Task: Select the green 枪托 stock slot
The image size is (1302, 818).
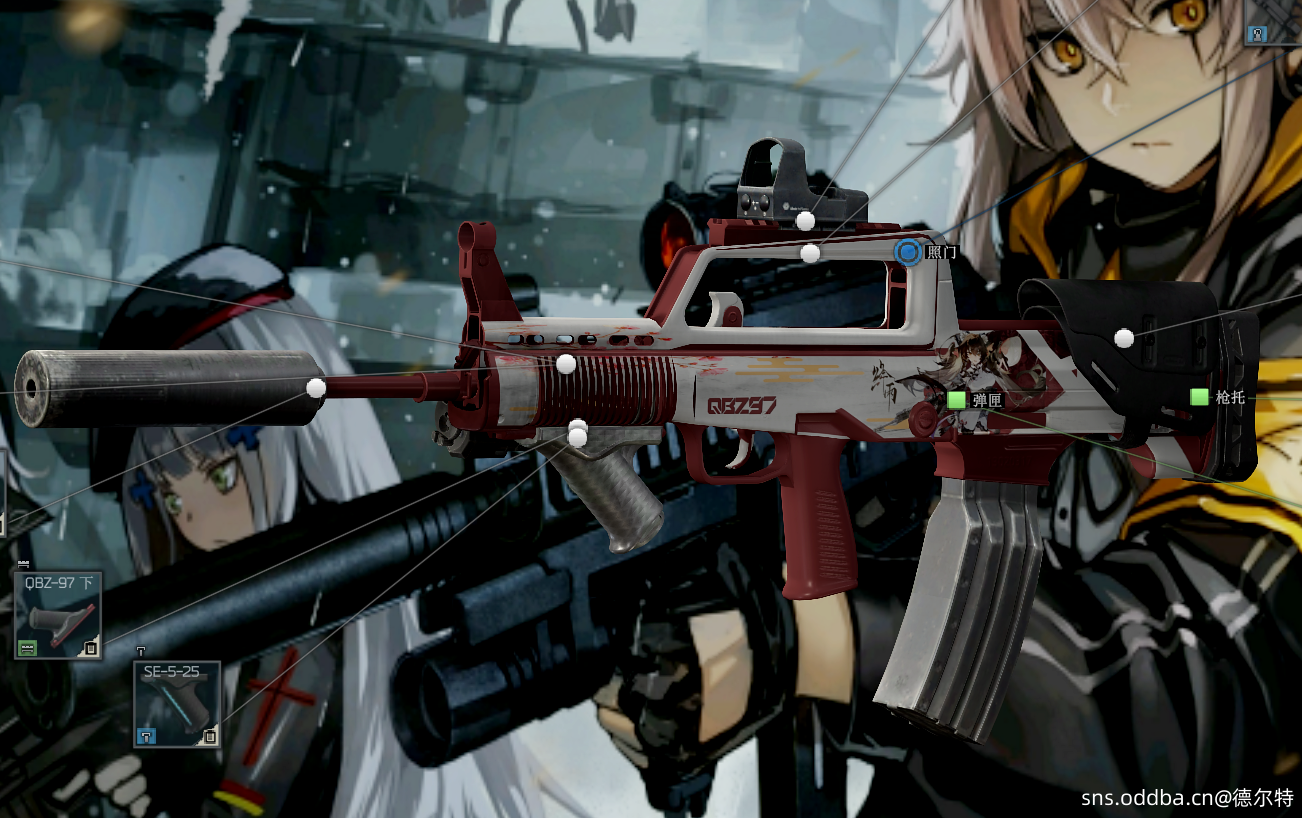Action: [1200, 397]
